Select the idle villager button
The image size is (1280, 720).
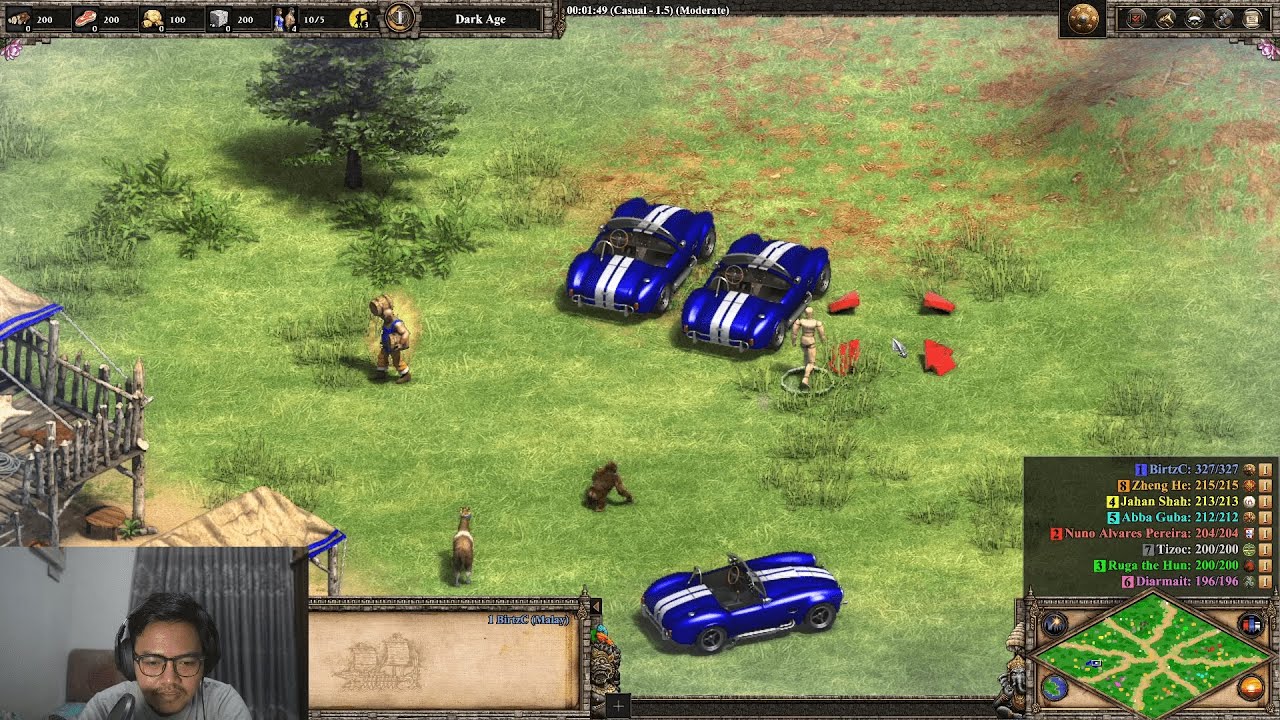359,18
